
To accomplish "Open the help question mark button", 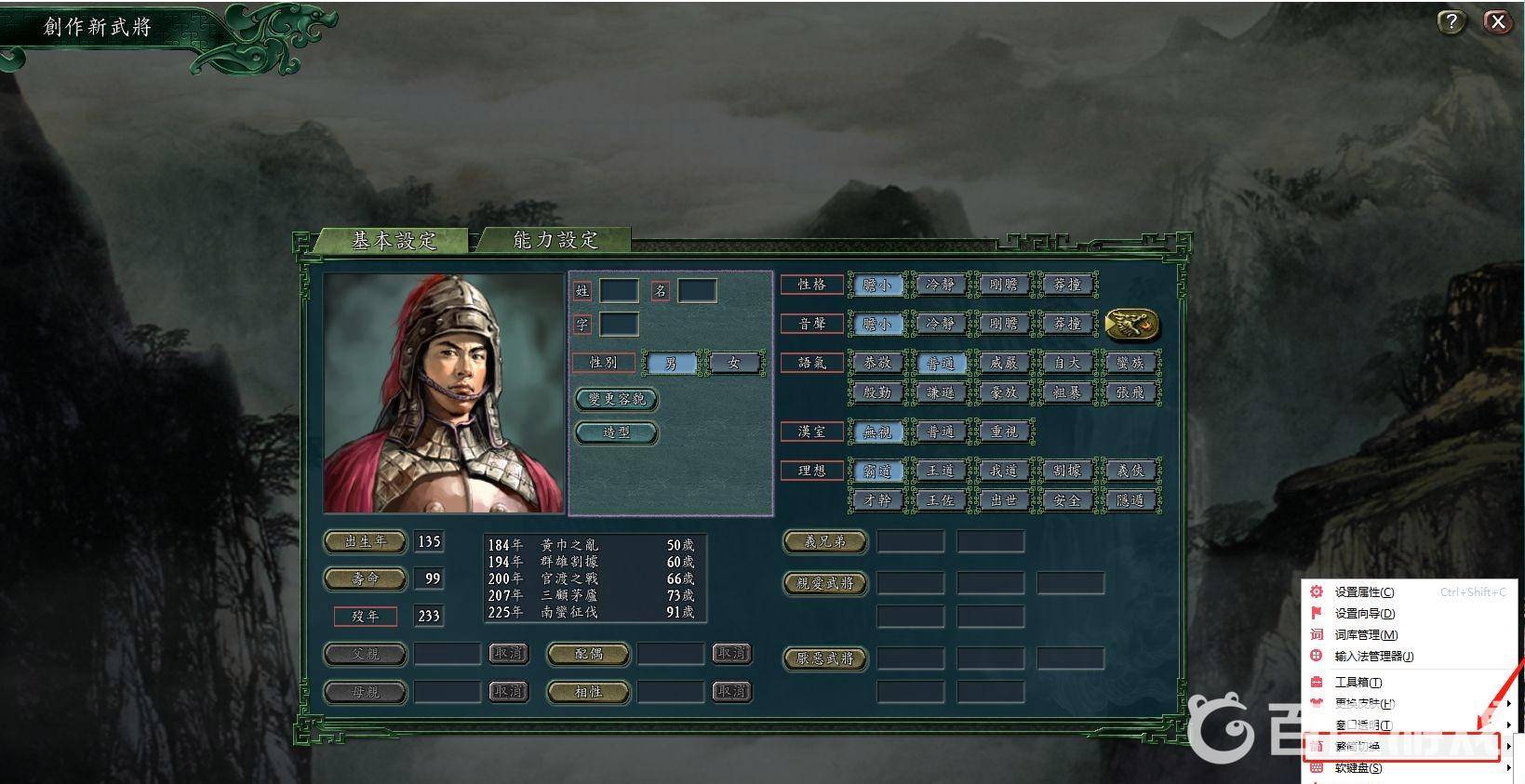I will tap(1451, 22).
